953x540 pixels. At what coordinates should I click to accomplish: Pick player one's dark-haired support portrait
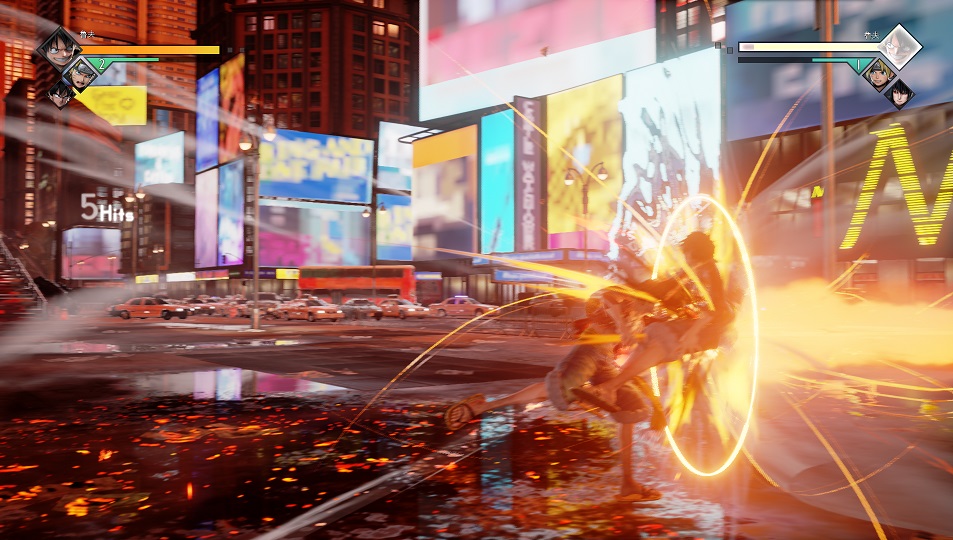click(x=60, y=94)
